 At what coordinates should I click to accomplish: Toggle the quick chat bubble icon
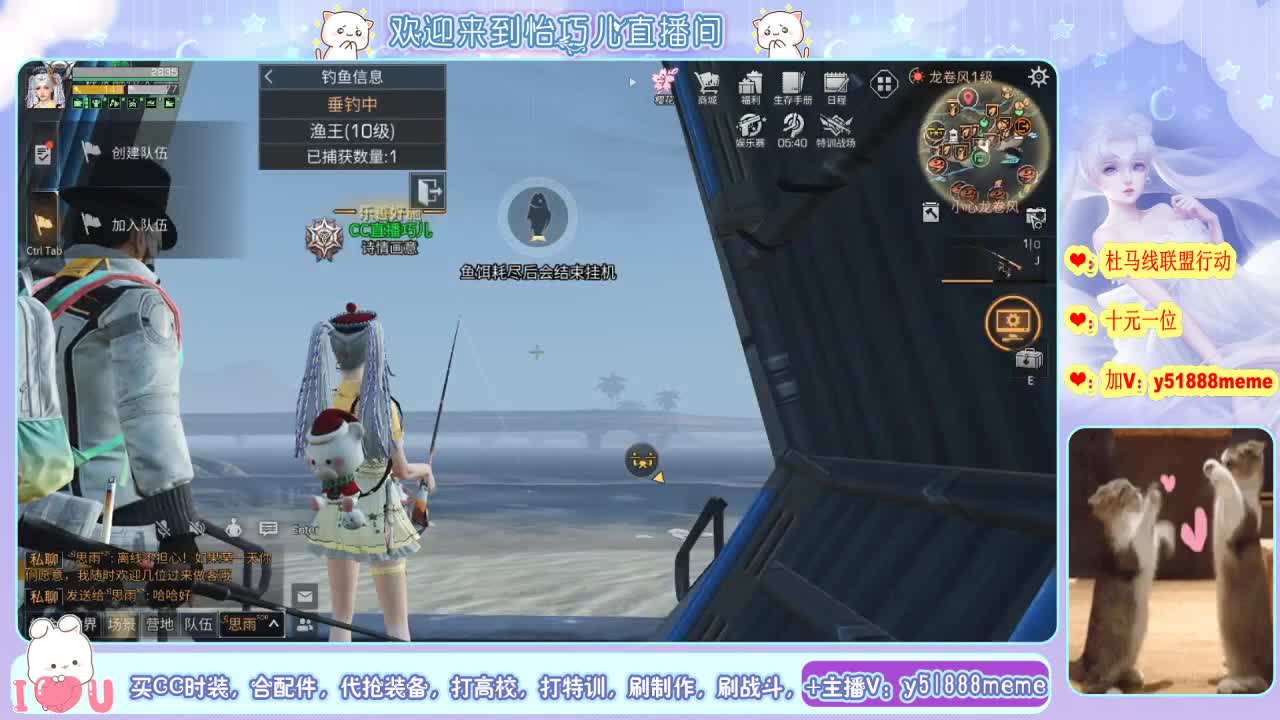tap(268, 527)
